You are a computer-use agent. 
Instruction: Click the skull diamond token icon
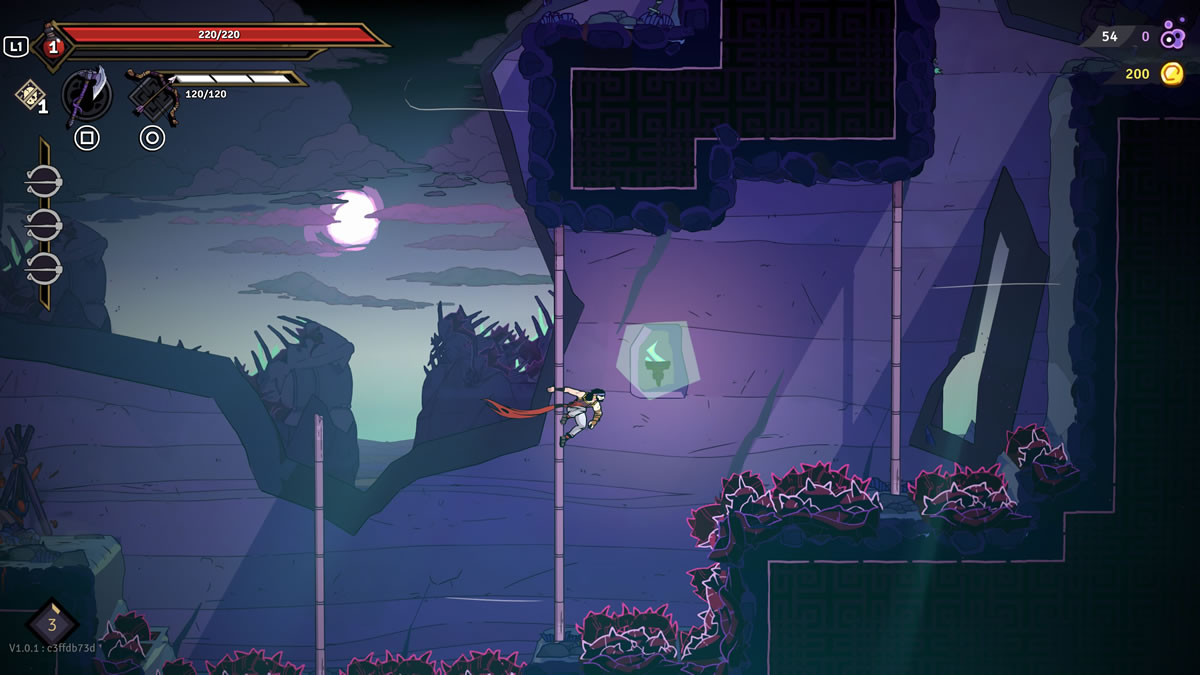pyautogui.click(x=27, y=93)
